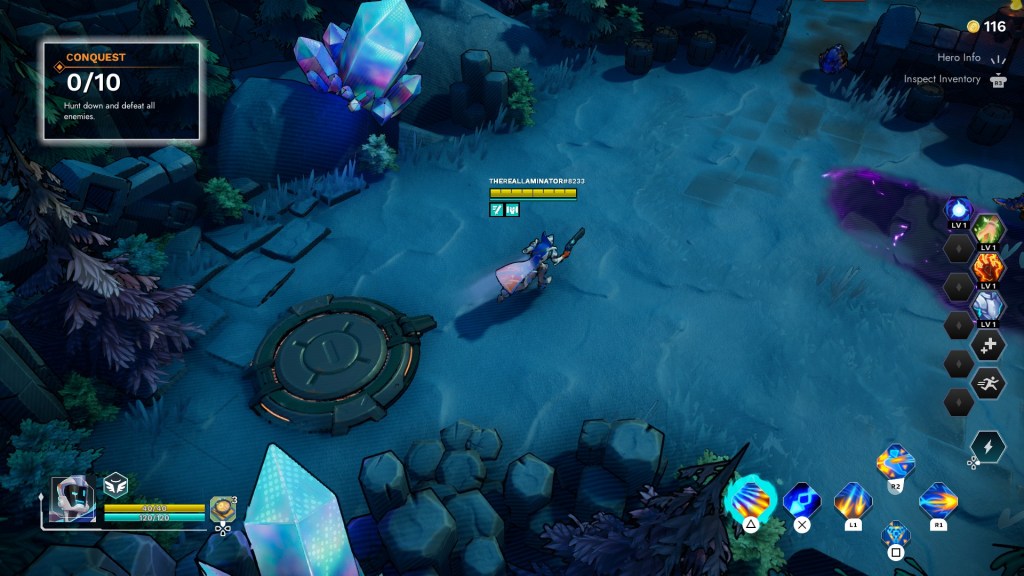
Task: Open the Hero Info panel
Action: tap(958, 58)
